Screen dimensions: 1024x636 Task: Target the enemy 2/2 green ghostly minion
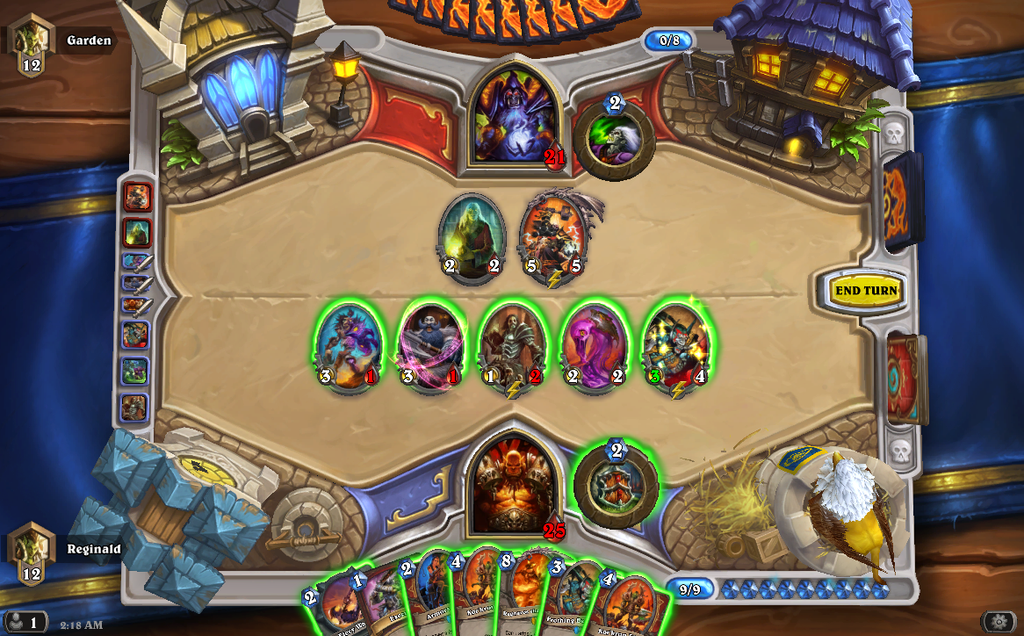(472, 236)
